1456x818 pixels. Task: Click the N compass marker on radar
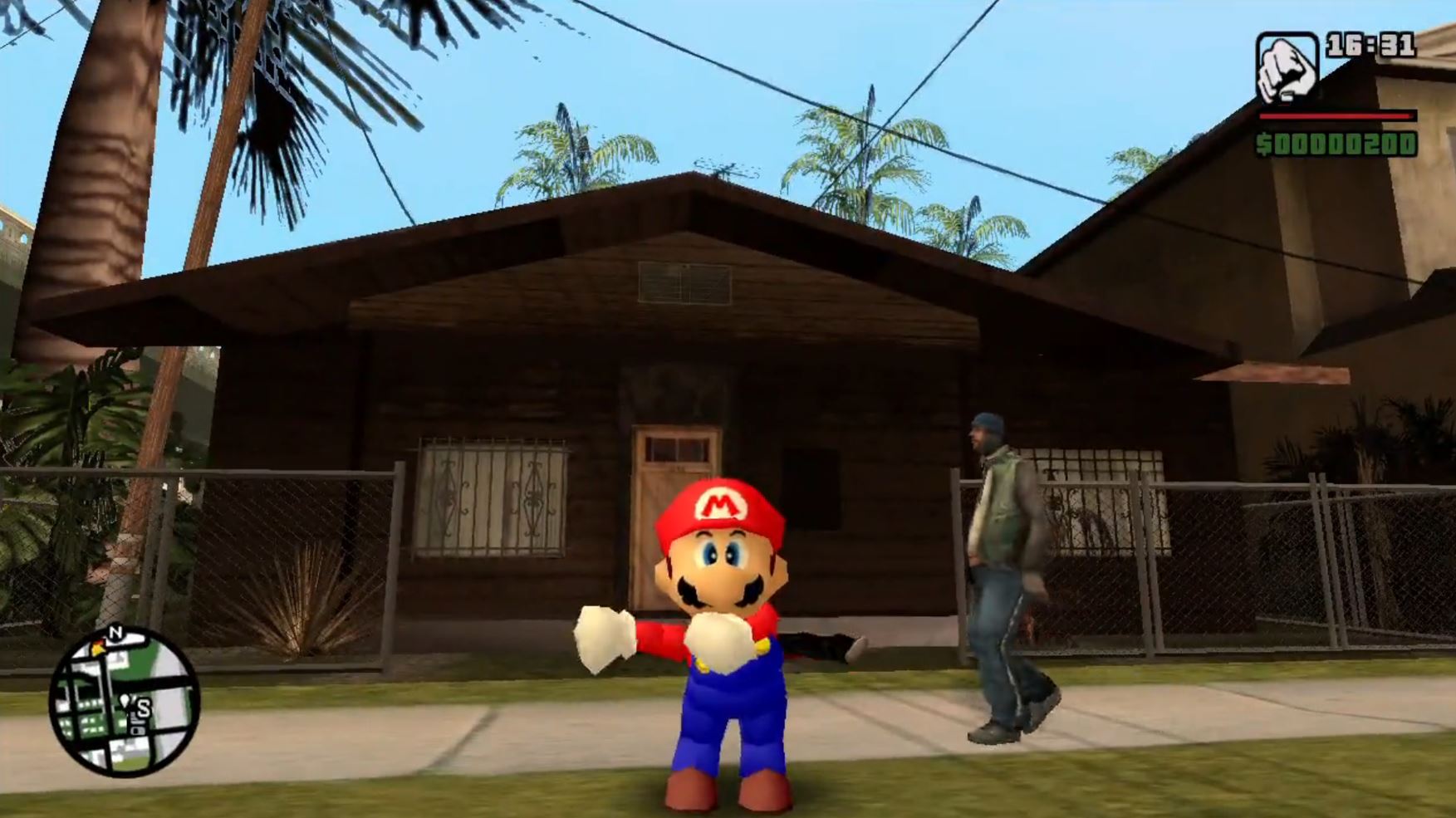[117, 631]
